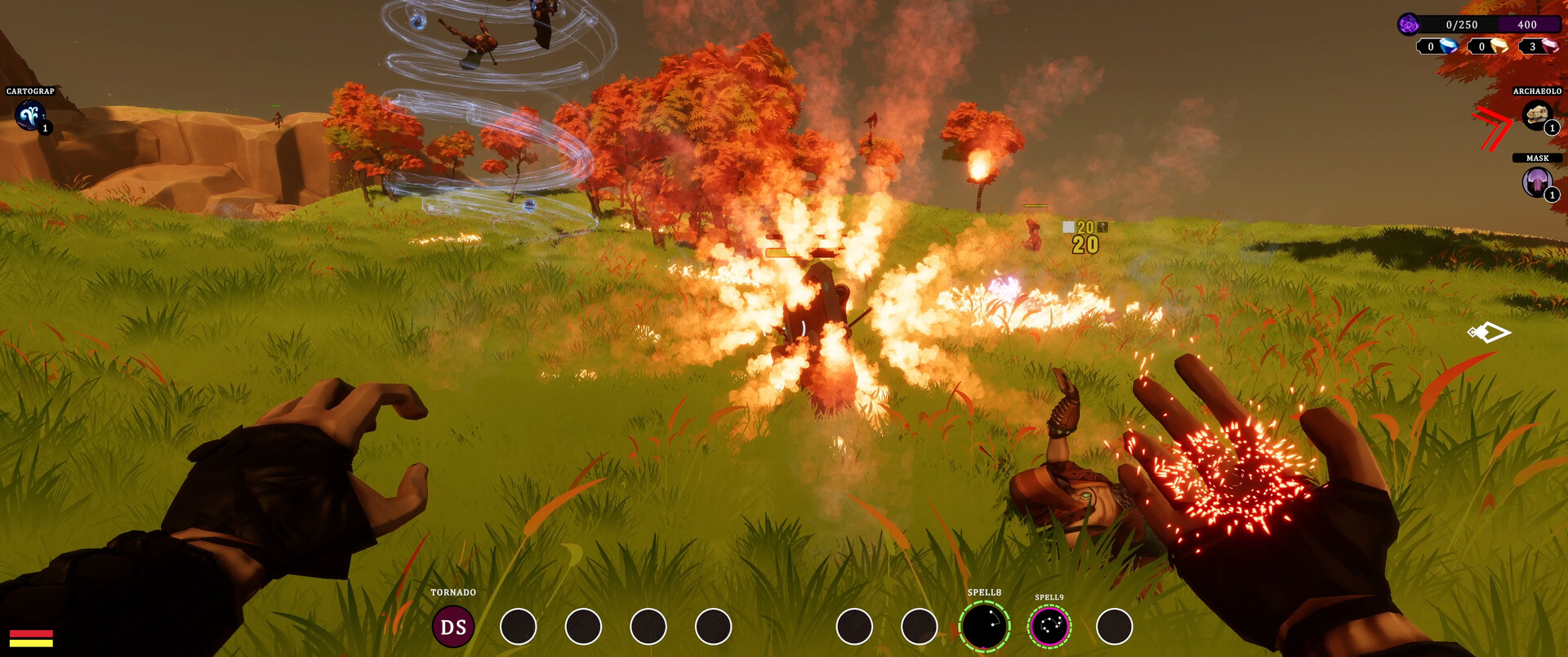Select the Mask perk icon

(1538, 182)
